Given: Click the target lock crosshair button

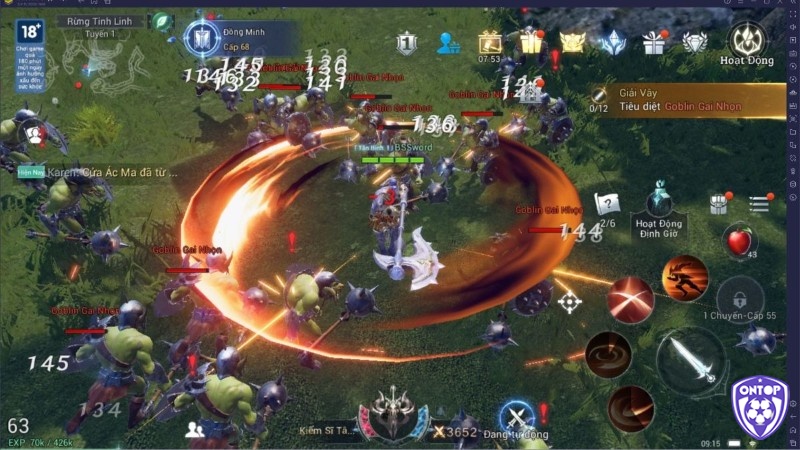Looking at the screenshot, I should tap(570, 301).
